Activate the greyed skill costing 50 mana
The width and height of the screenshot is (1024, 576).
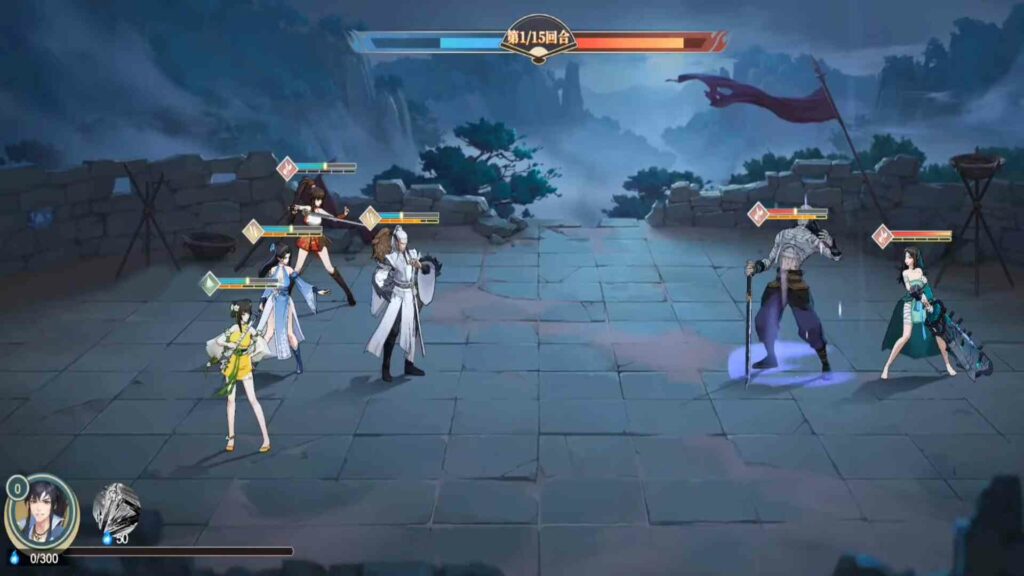click(x=116, y=507)
